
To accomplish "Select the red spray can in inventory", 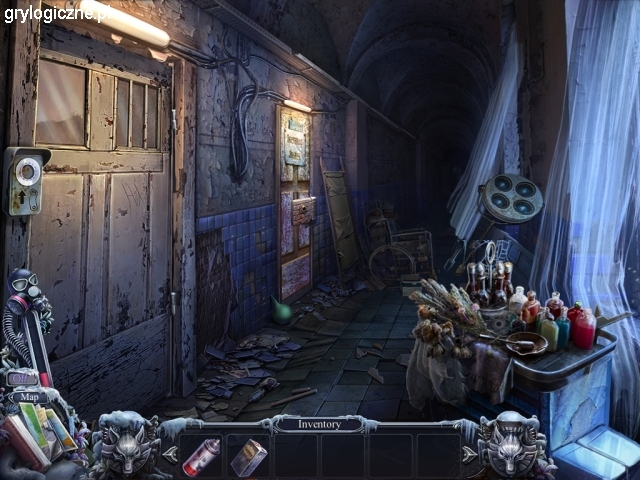I will click(x=203, y=456).
